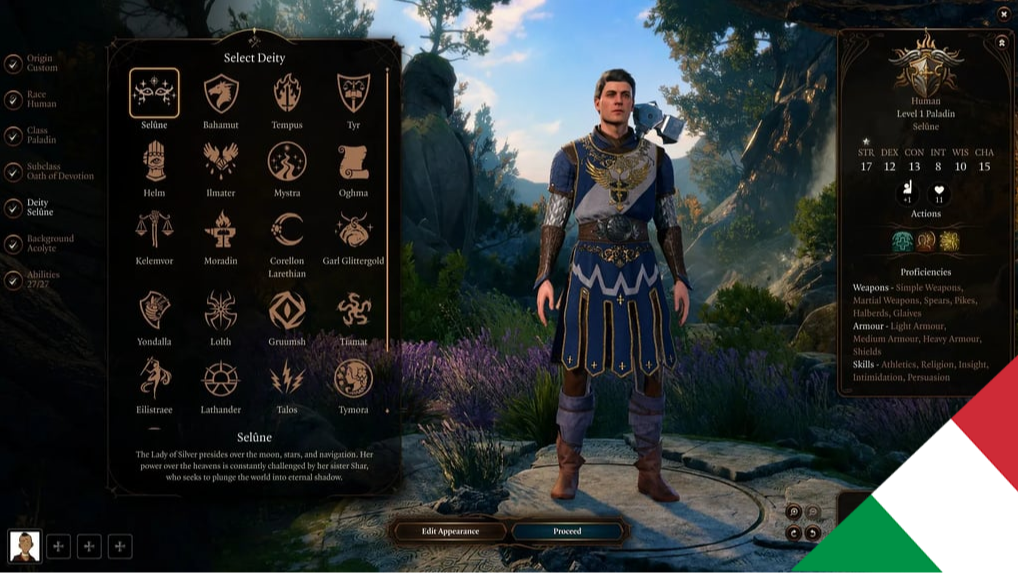Open the Abilities step

(x=42, y=280)
